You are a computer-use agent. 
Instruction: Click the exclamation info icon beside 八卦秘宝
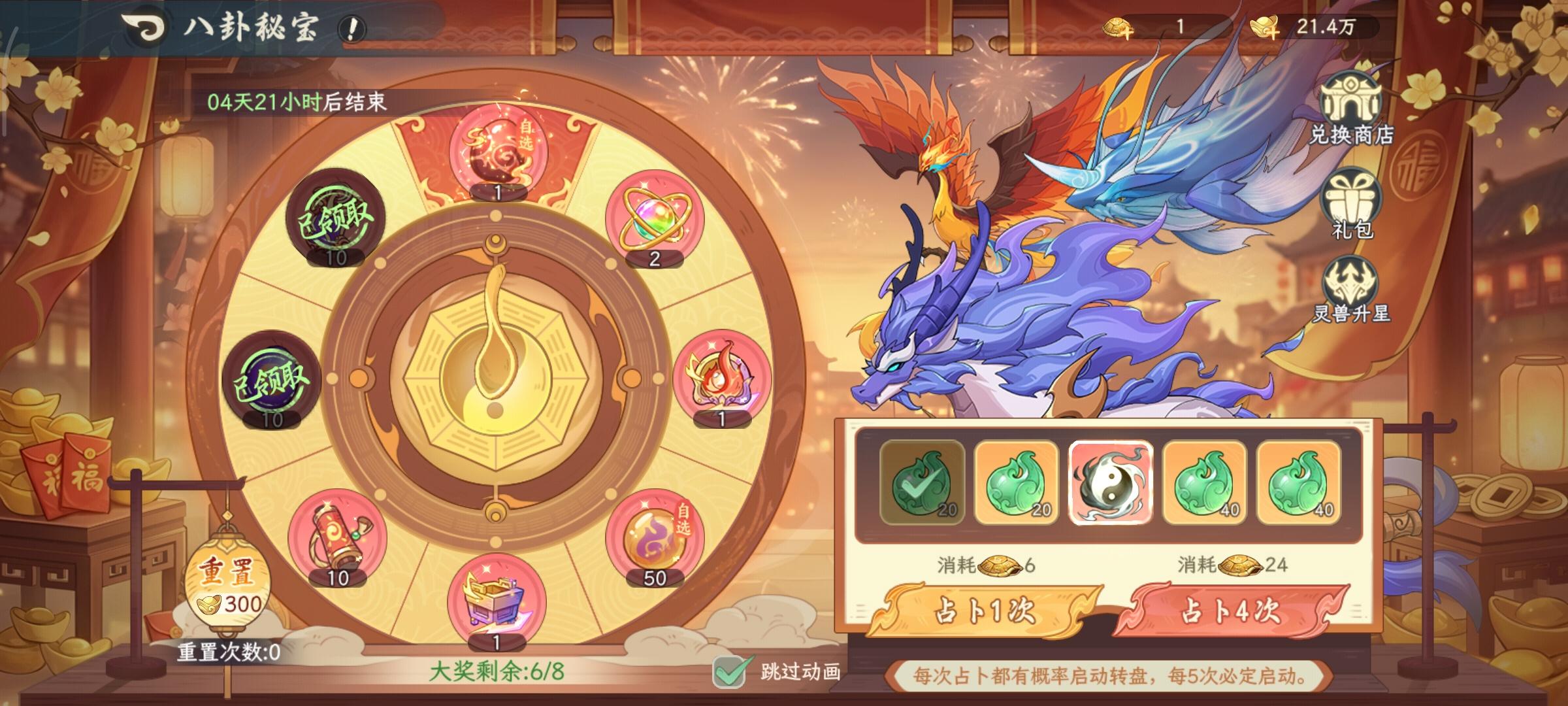(350, 29)
